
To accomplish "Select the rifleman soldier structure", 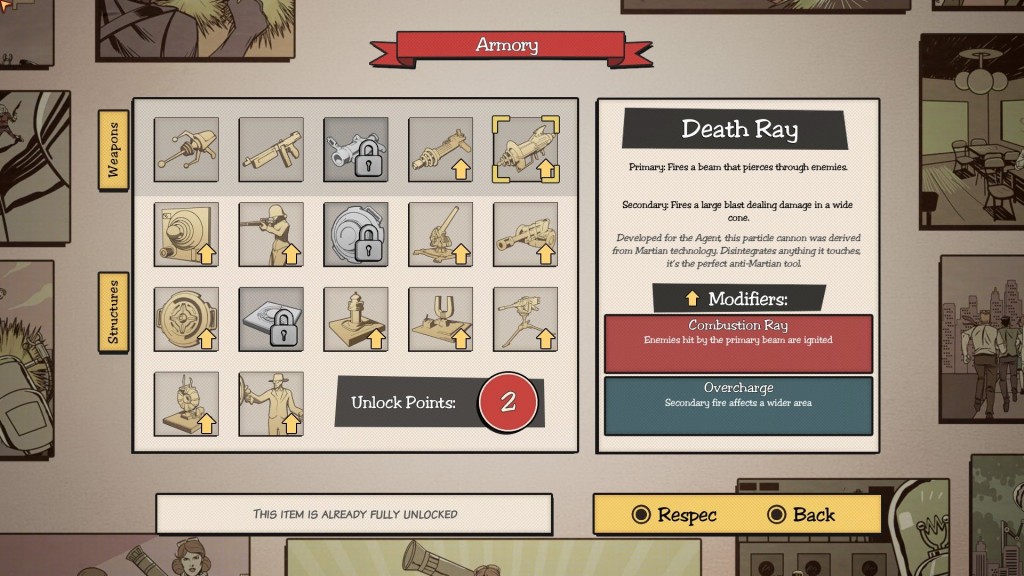I will (271, 235).
